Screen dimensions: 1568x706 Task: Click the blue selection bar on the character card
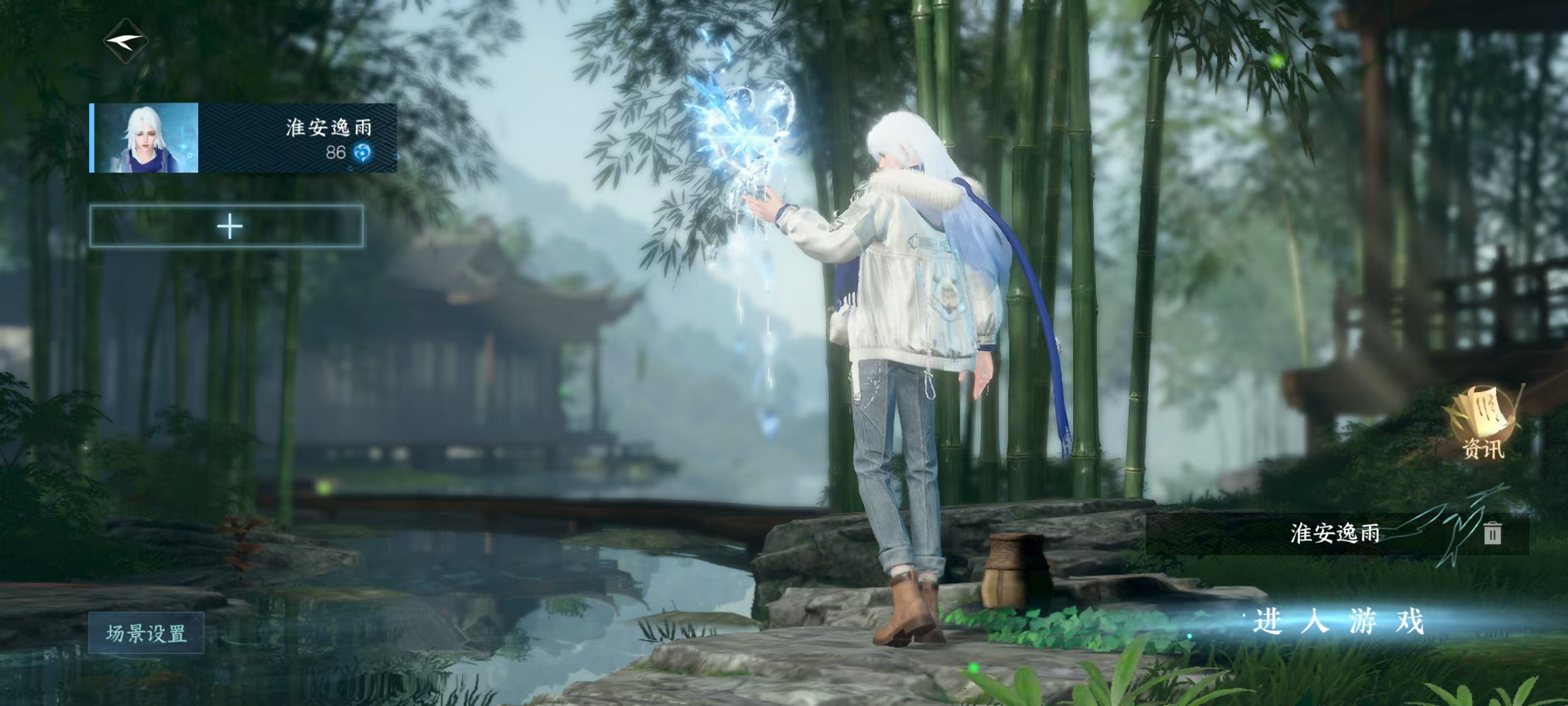[x=92, y=137]
